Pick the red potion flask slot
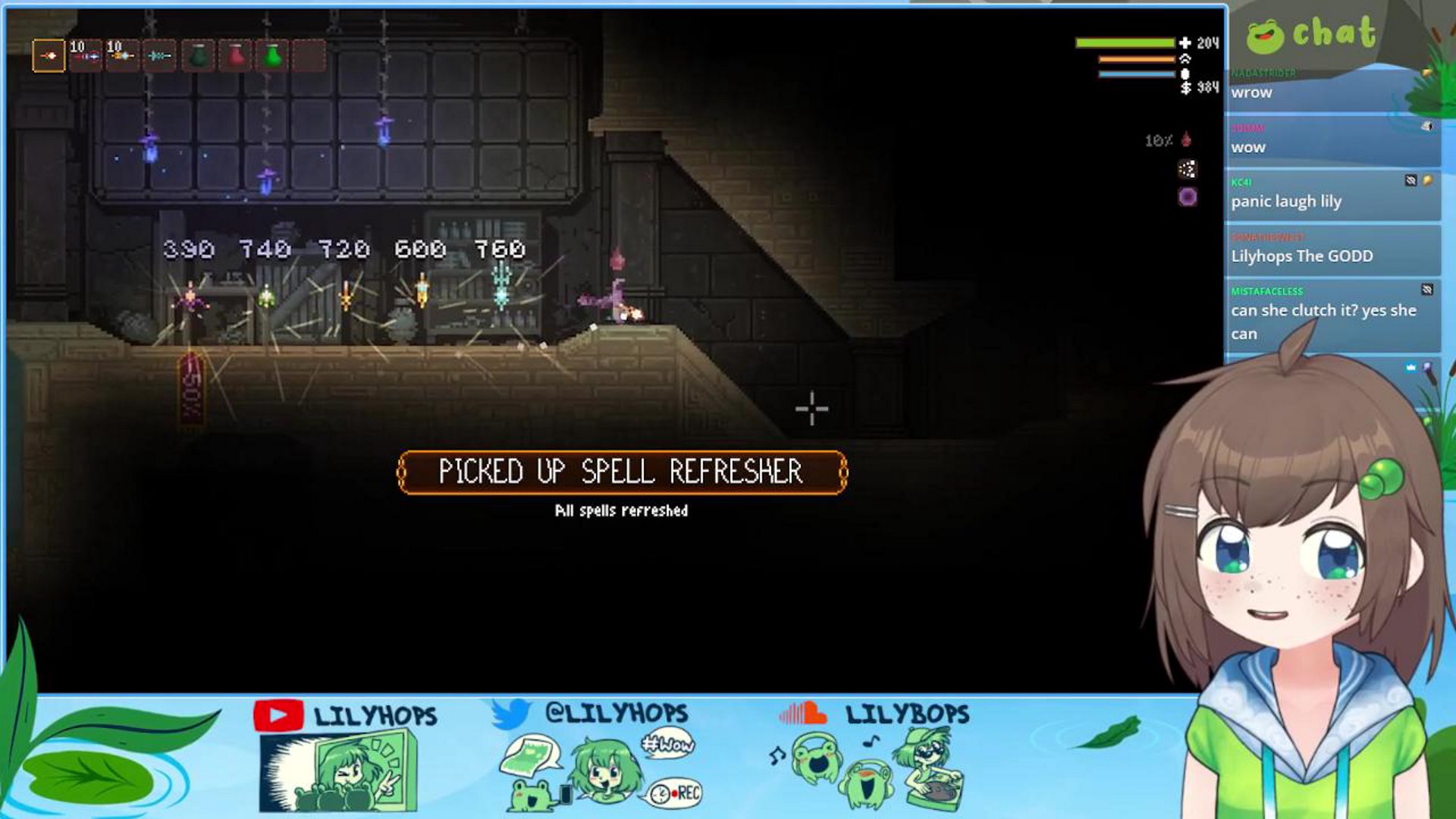 [x=236, y=55]
